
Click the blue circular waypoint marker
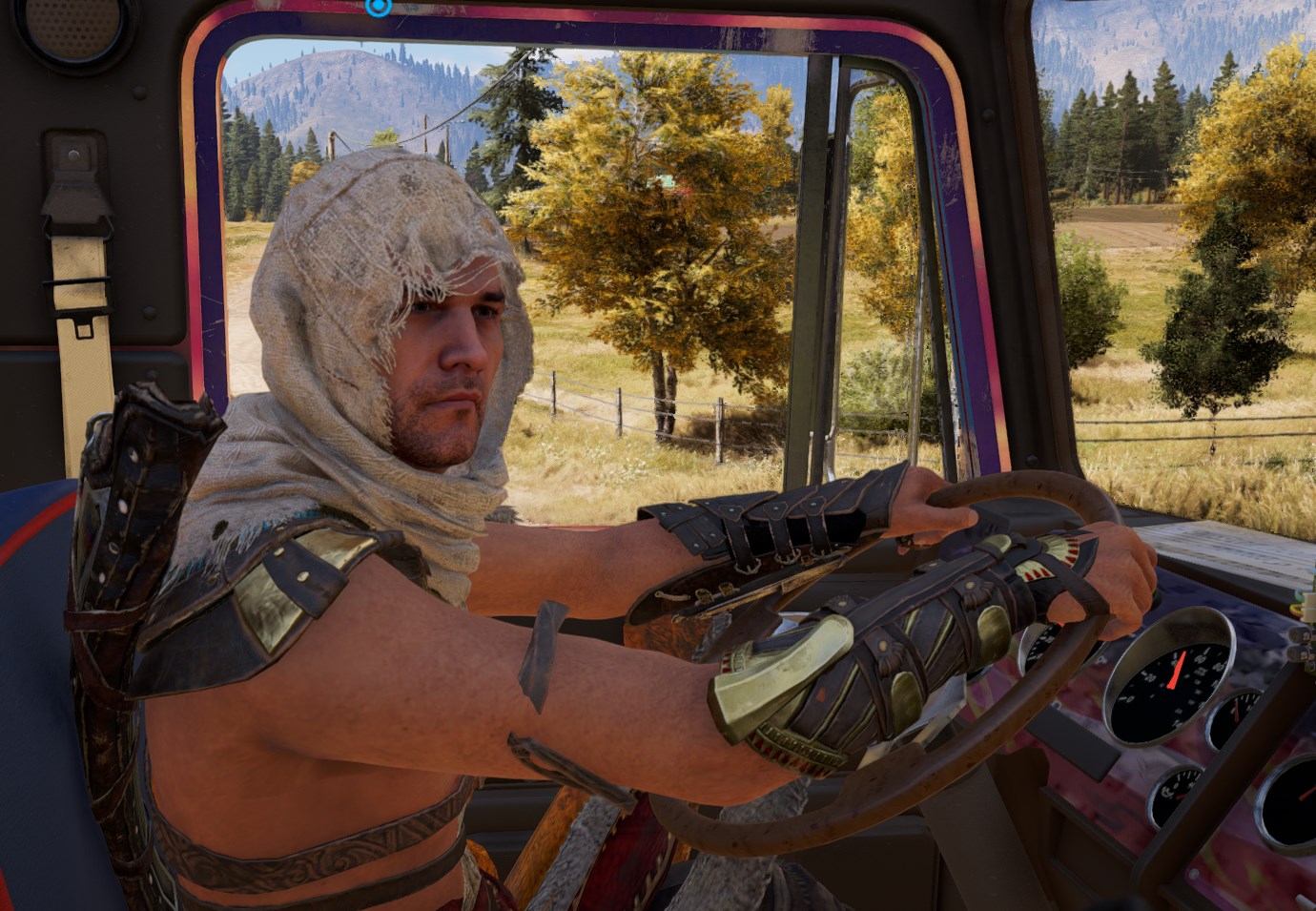coord(379,7)
